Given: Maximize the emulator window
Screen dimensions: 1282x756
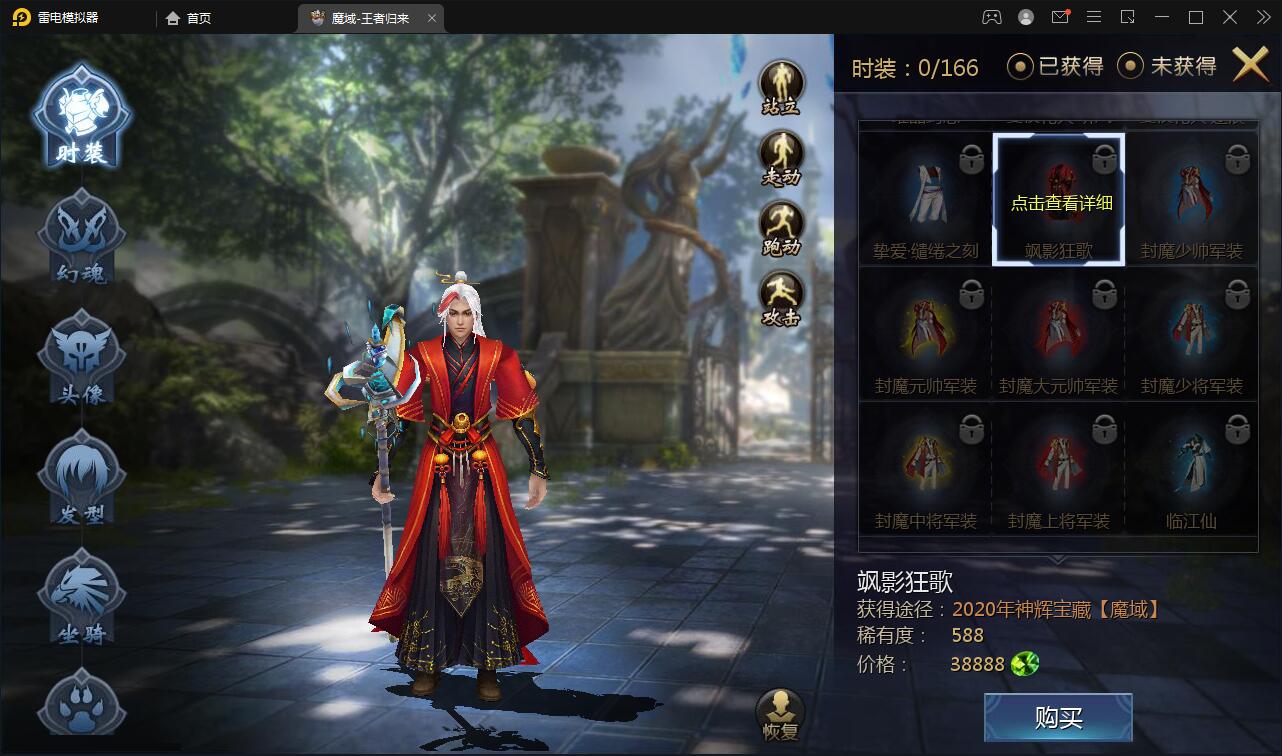Looking at the screenshot, I should pos(1195,17).
